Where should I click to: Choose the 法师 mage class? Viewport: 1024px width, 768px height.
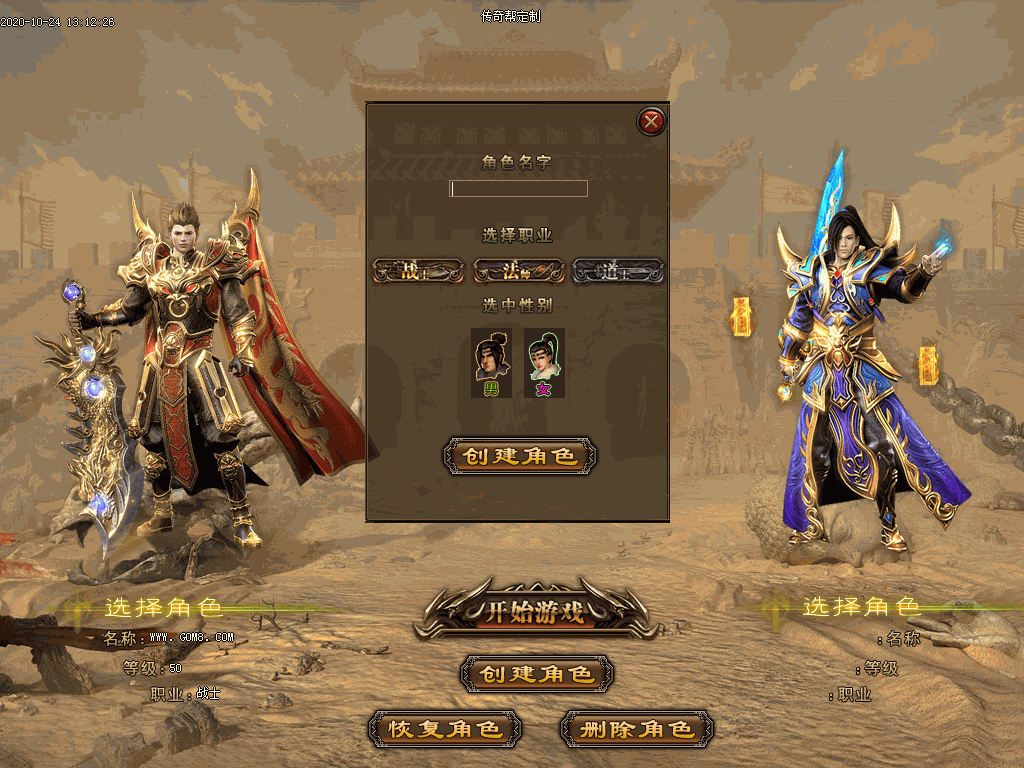pos(517,271)
